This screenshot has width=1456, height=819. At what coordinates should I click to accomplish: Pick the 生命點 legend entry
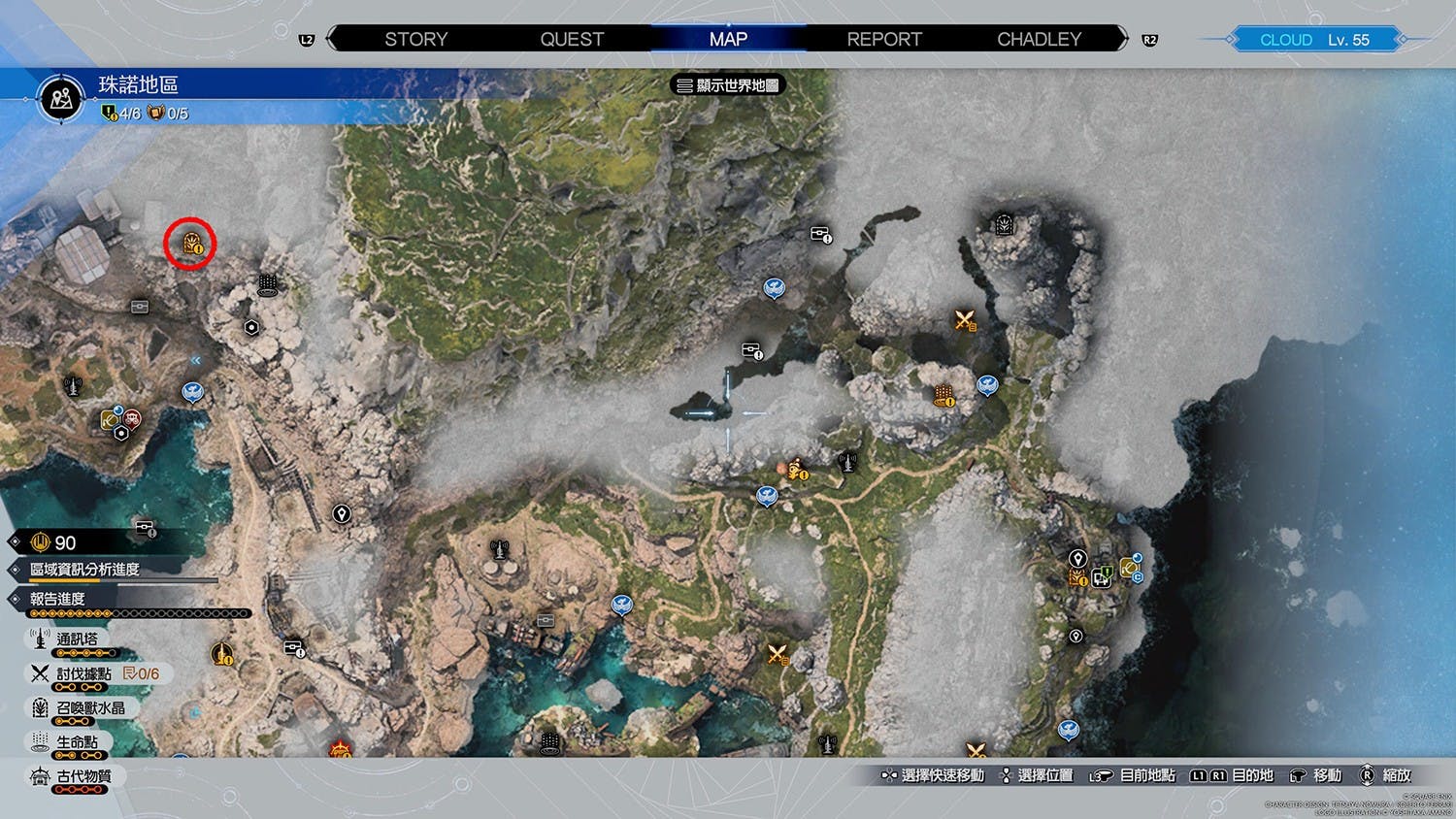coord(77,742)
